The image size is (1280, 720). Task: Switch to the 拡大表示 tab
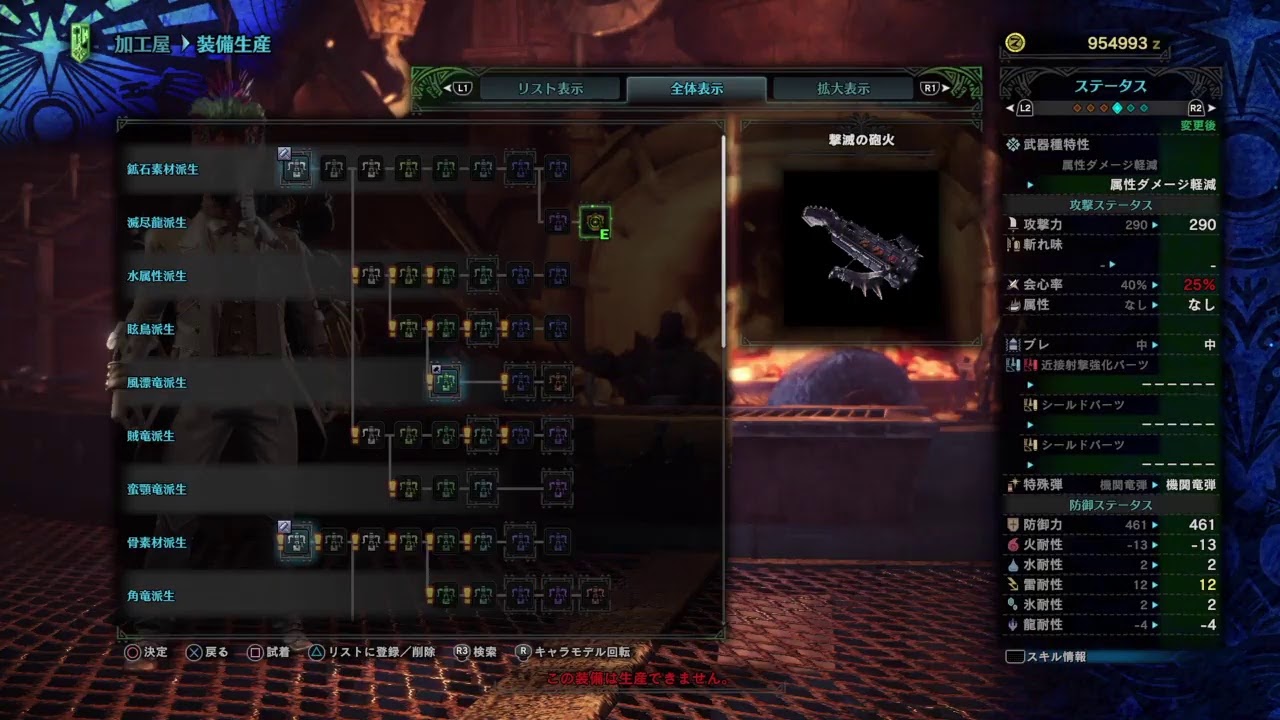(x=845, y=87)
